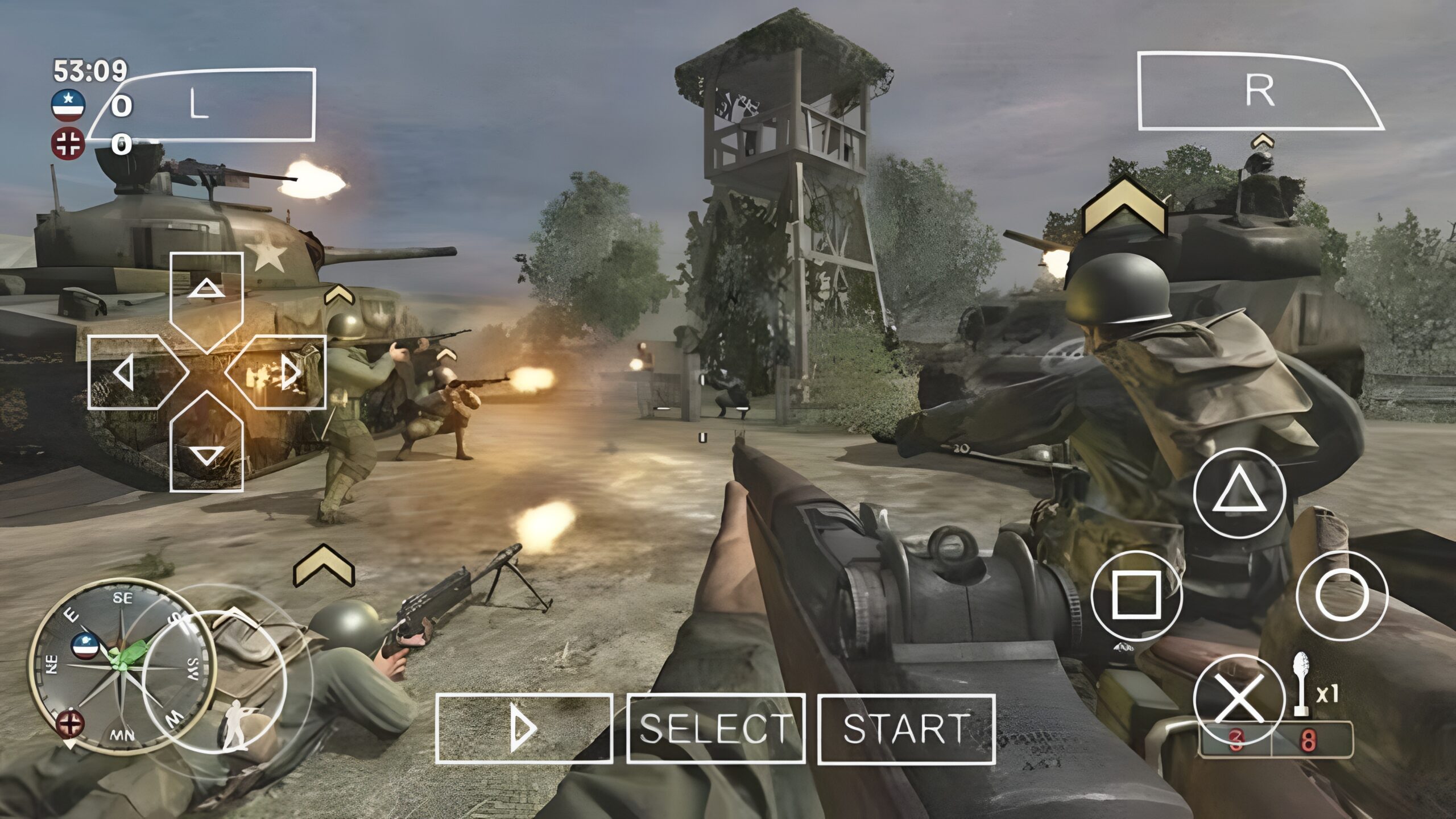Viewport: 1456px width, 819px height.
Task: Tap the triangle face button
Action: pos(1239,494)
